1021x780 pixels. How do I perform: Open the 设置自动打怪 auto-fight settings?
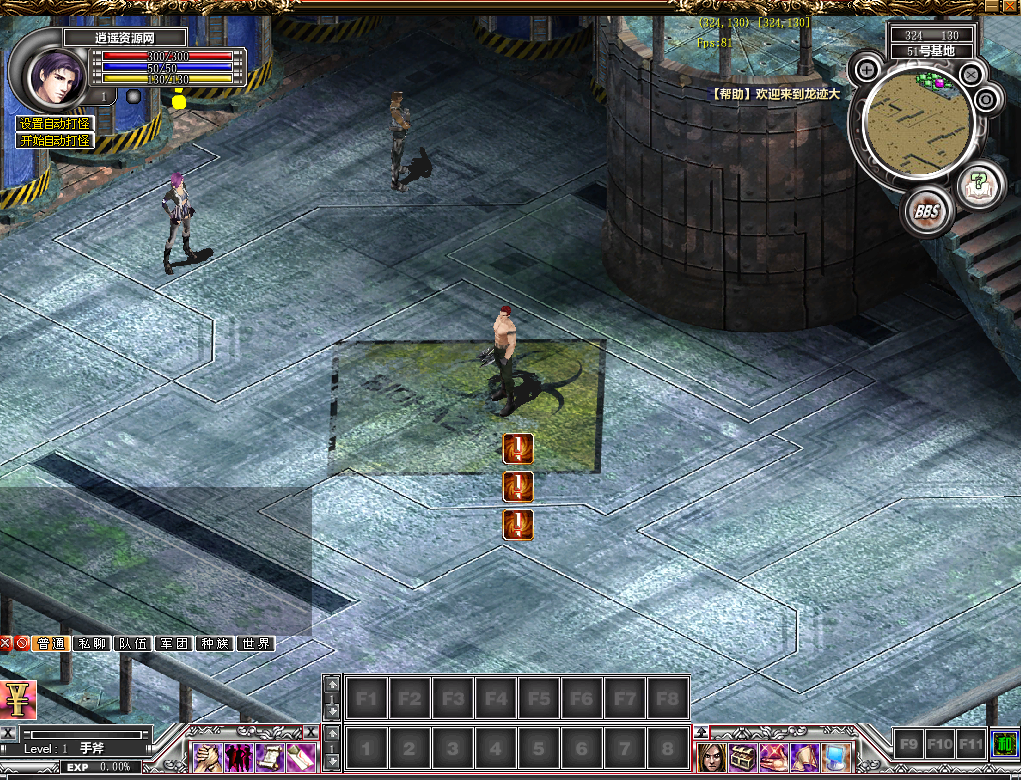coord(54,124)
